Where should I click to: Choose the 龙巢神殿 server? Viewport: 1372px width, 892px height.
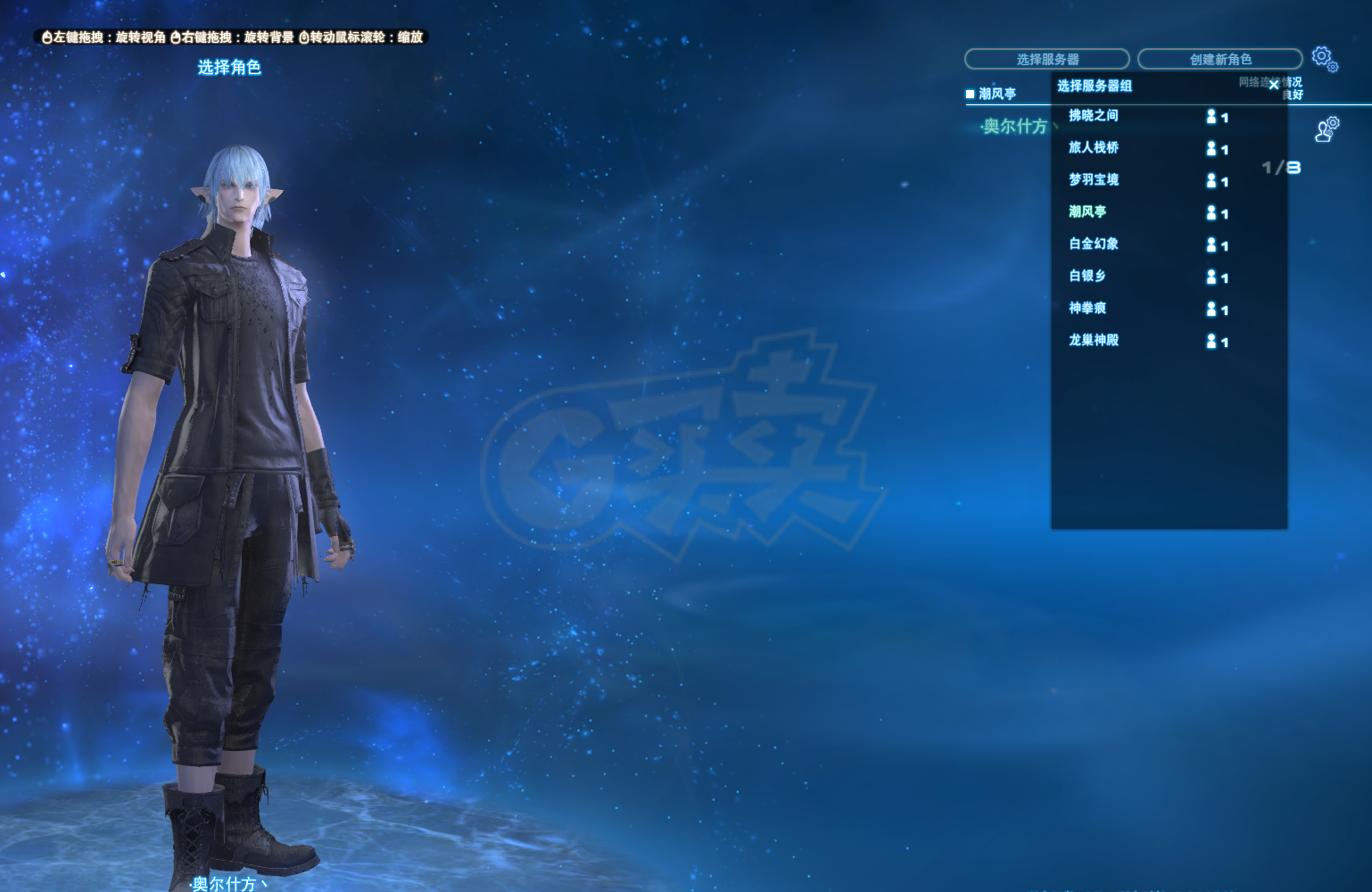pos(1094,341)
